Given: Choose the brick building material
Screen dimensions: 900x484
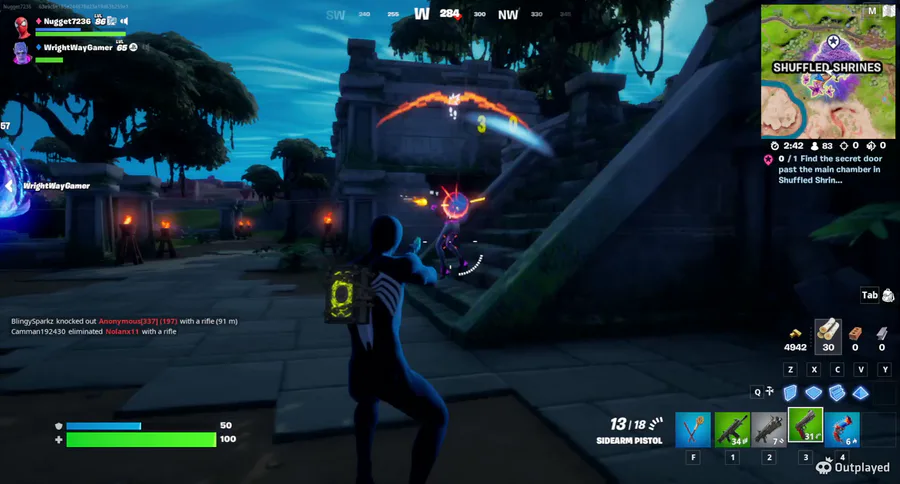Looking at the screenshot, I should 855,333.
